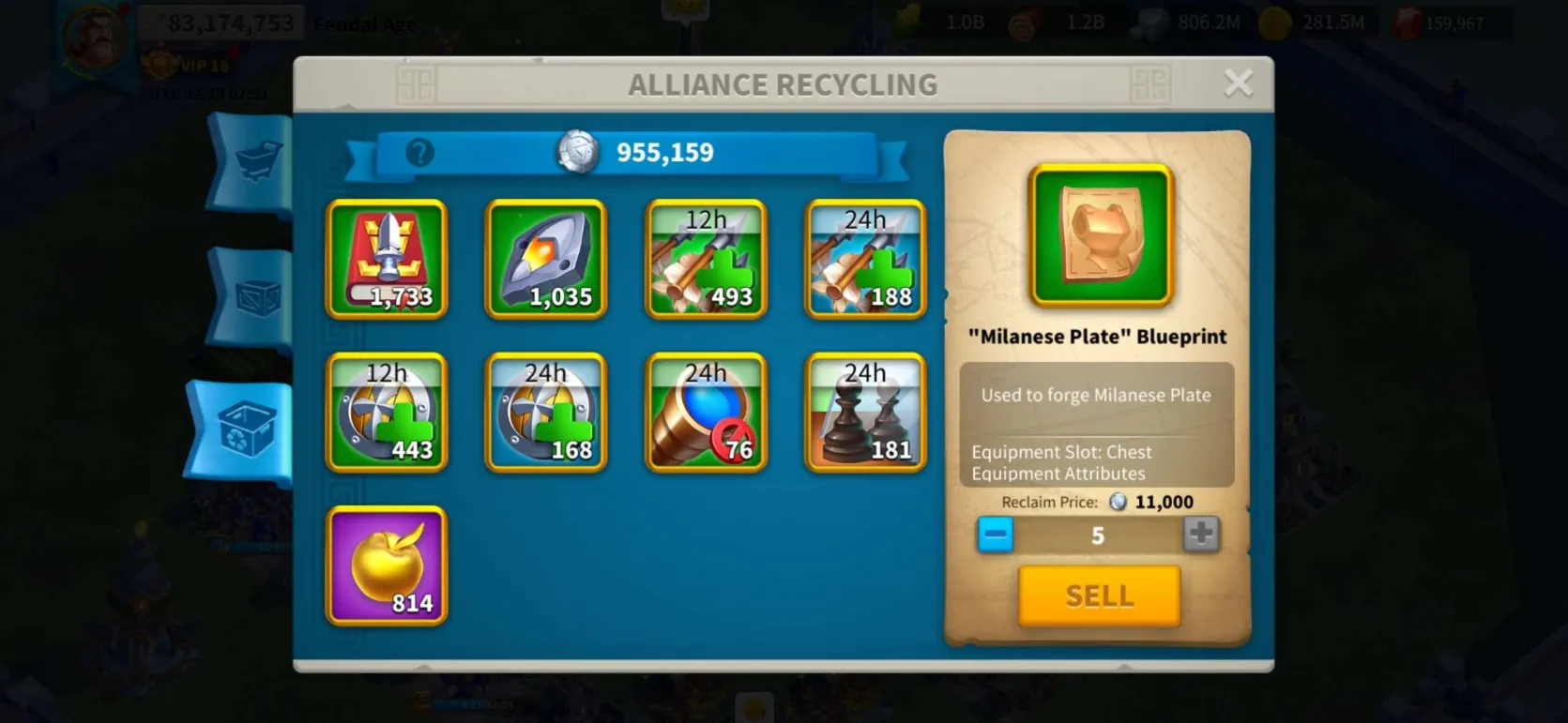The image size is (1568, 723).
Task: Select the 24h telescope item with 76
Action: coord(706,413)
